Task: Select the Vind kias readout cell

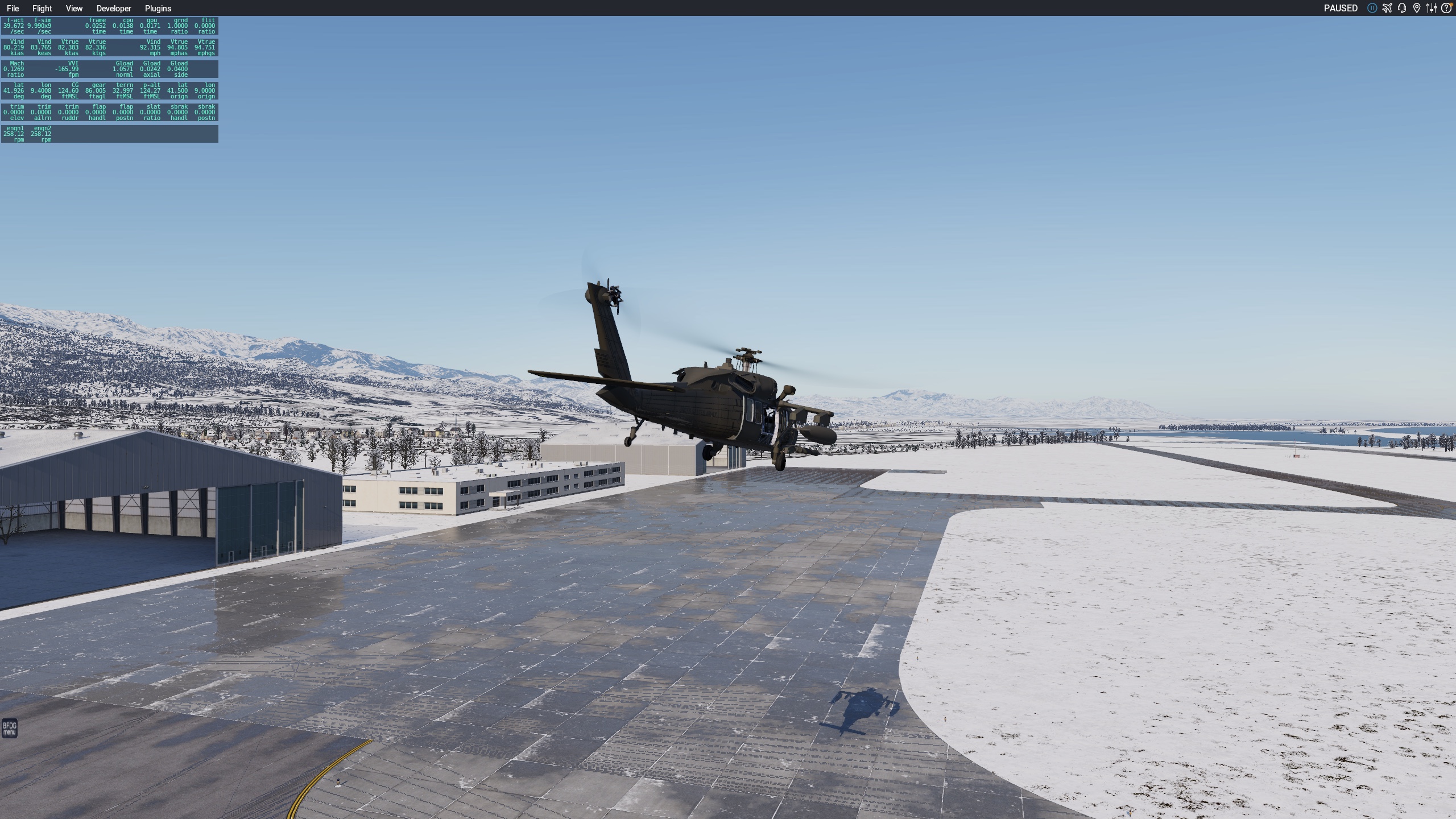Action: coord(14,47)
